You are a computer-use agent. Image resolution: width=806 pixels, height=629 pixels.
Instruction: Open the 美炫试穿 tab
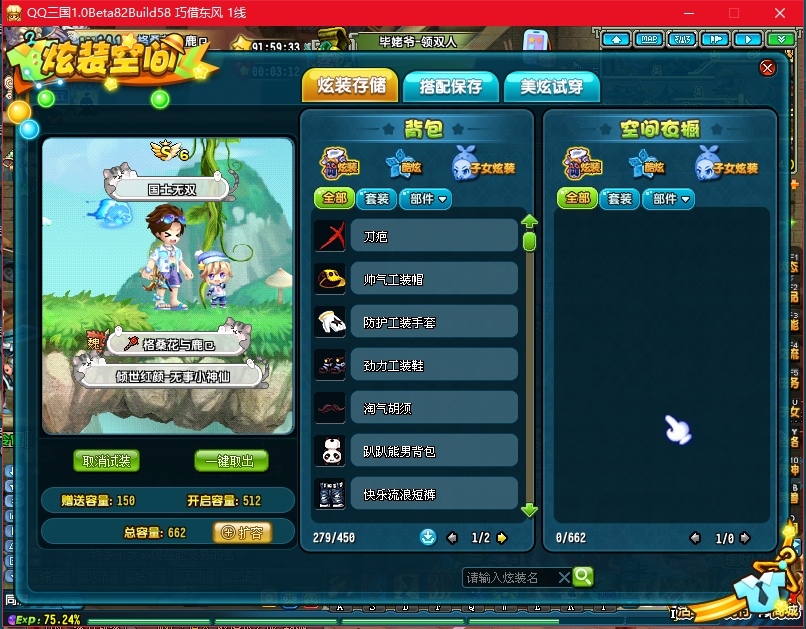click(551, 87)
